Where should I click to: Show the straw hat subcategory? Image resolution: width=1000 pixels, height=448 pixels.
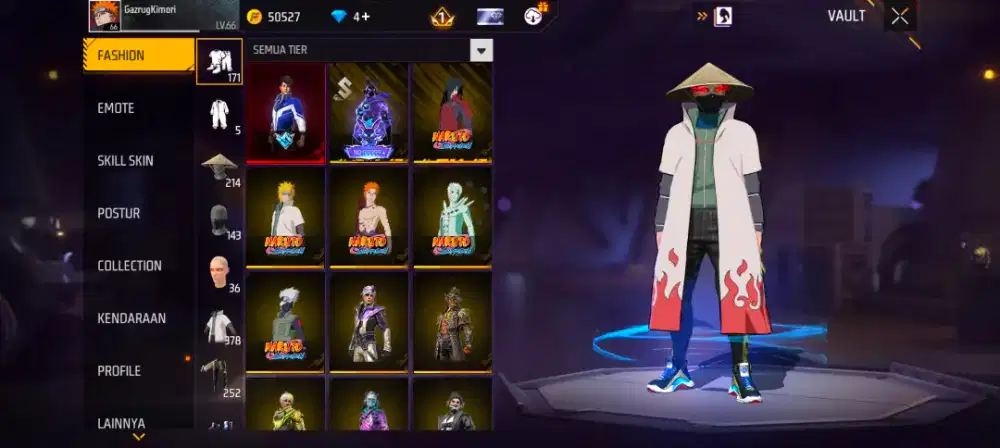pos(219,166)
